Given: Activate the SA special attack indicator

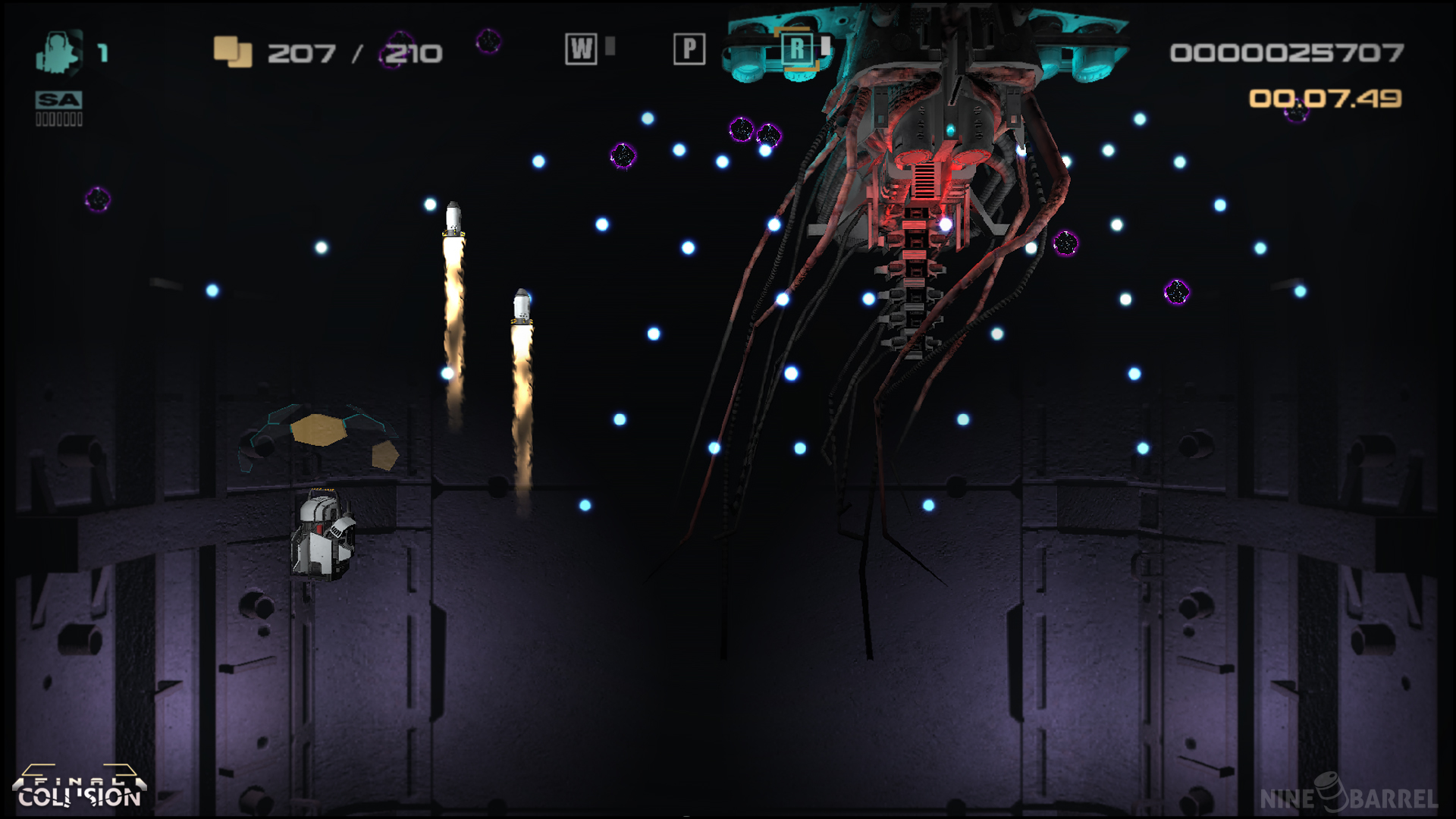Looking at the screenshot, I should tap(58, 100).
